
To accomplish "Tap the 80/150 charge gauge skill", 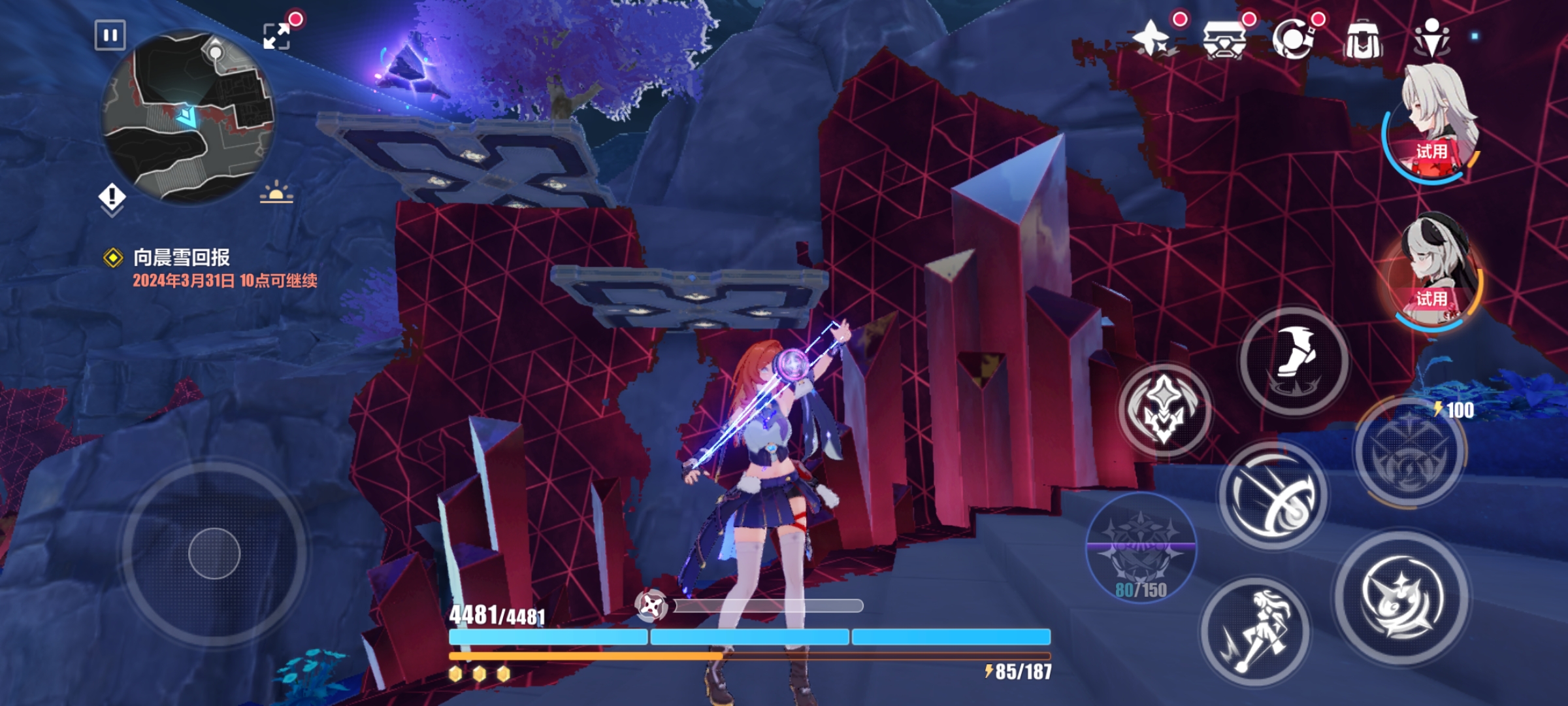I will coord(1141,548).
